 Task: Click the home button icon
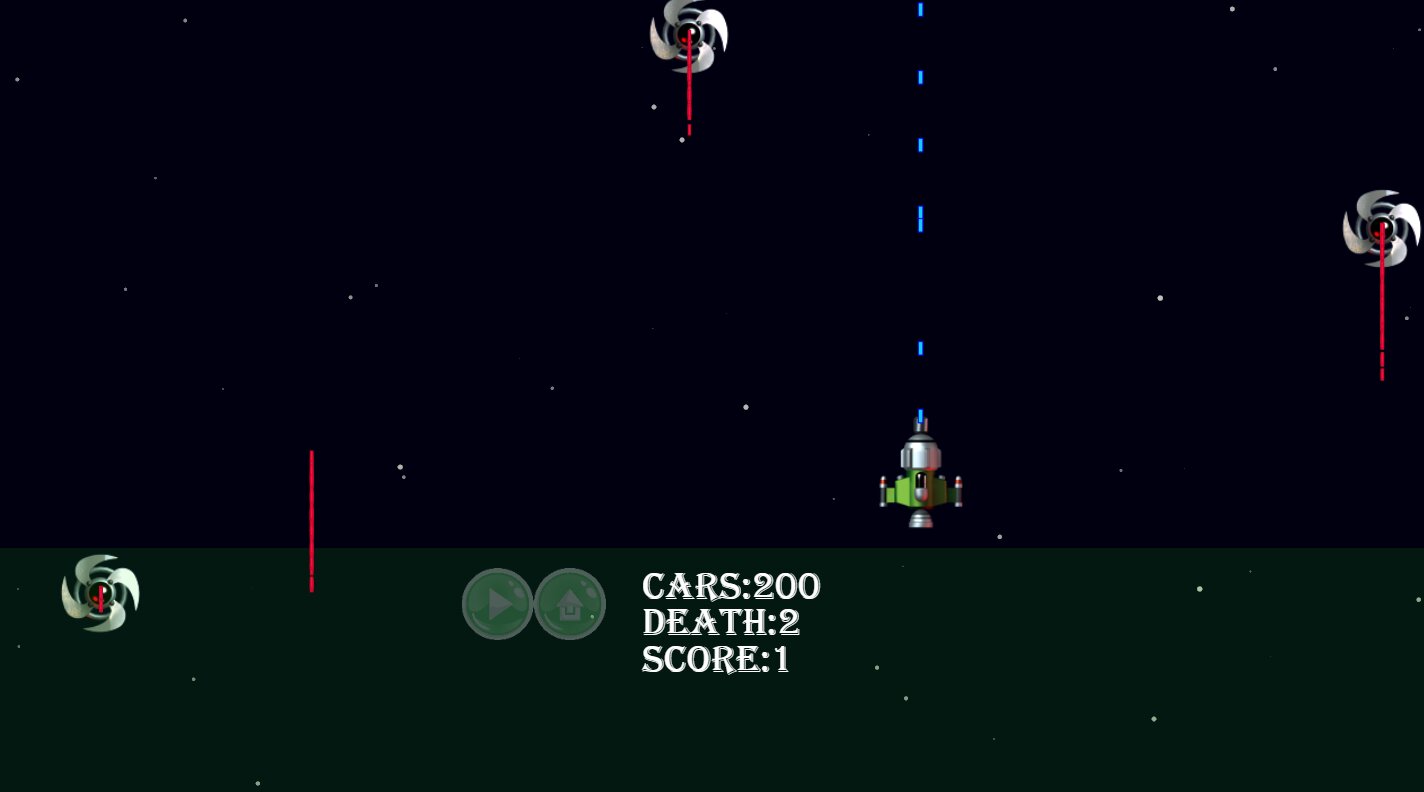(569, 603)
